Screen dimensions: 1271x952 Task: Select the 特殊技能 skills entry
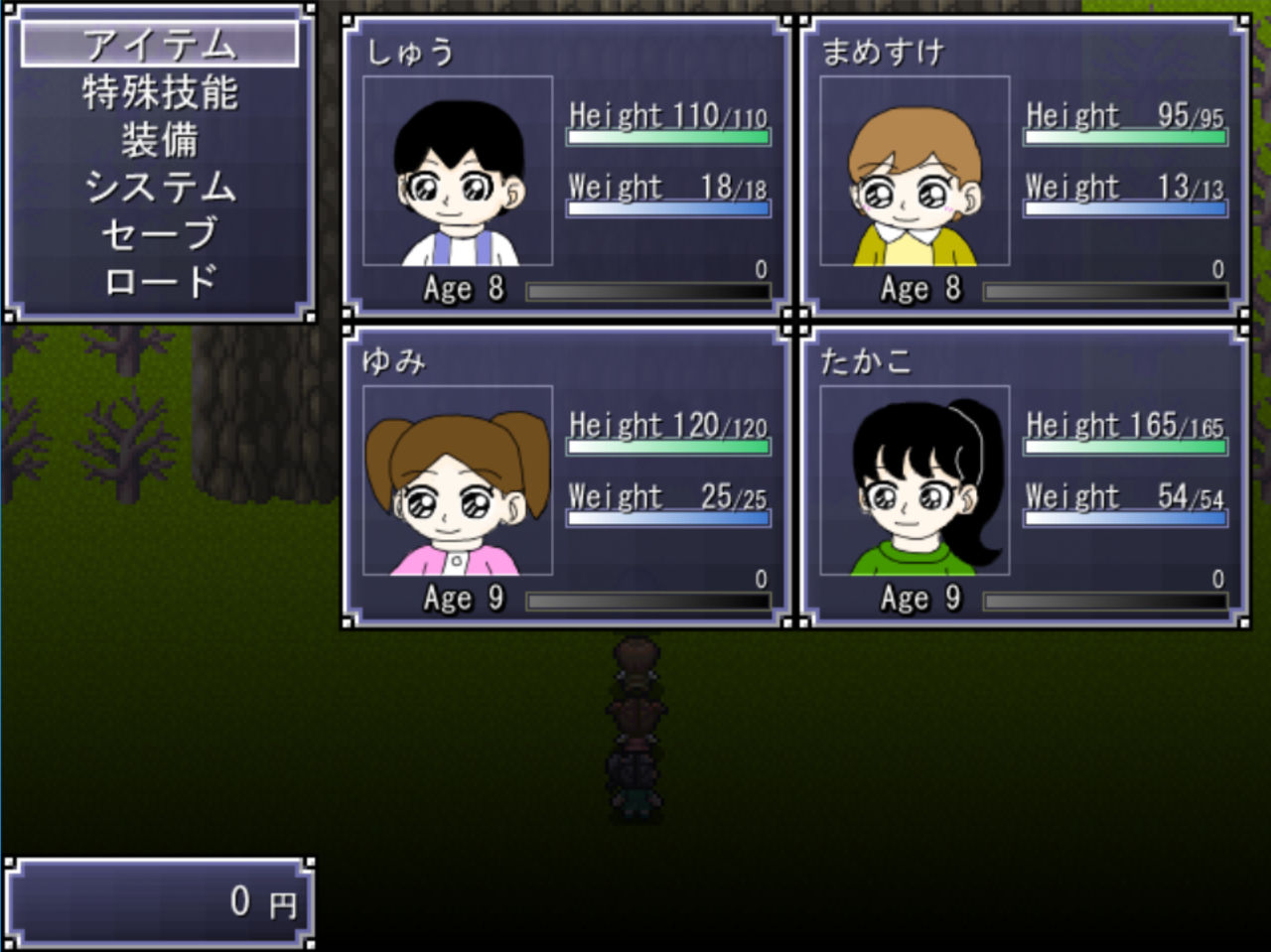point(159,92)
